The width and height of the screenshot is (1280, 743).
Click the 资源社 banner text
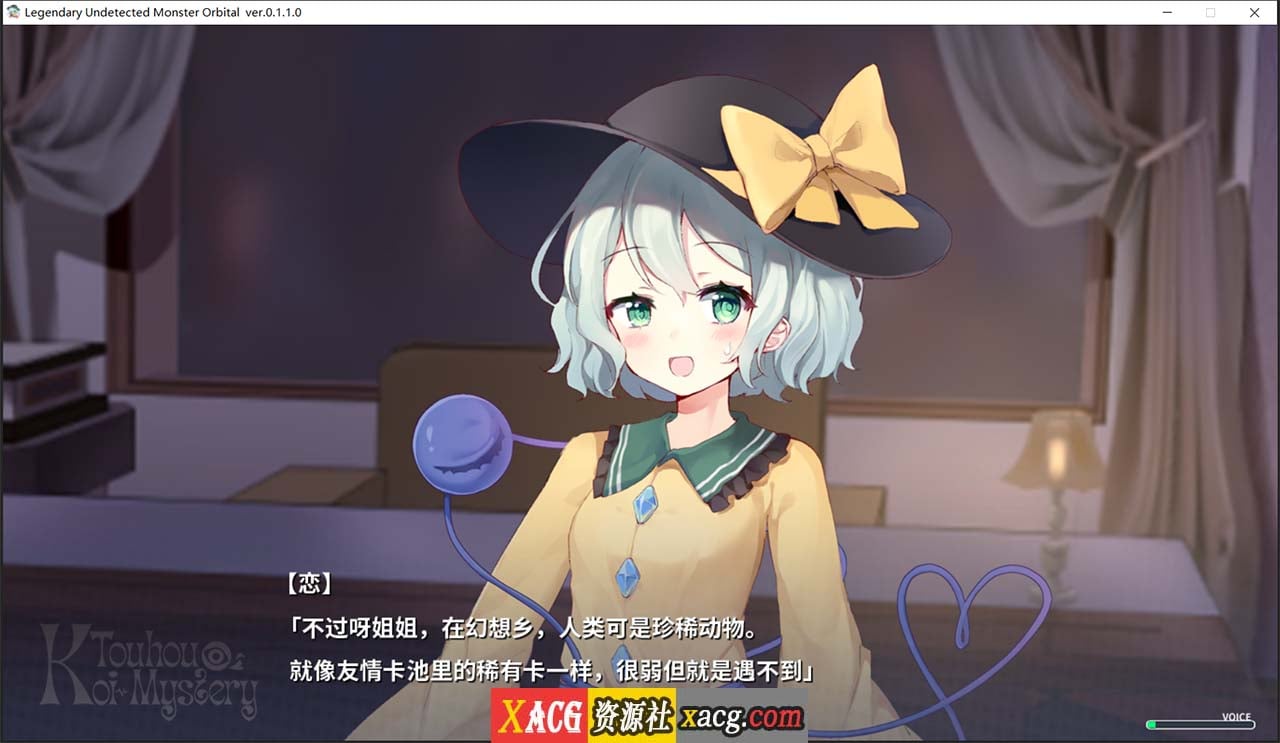click(x=630, y=718)
